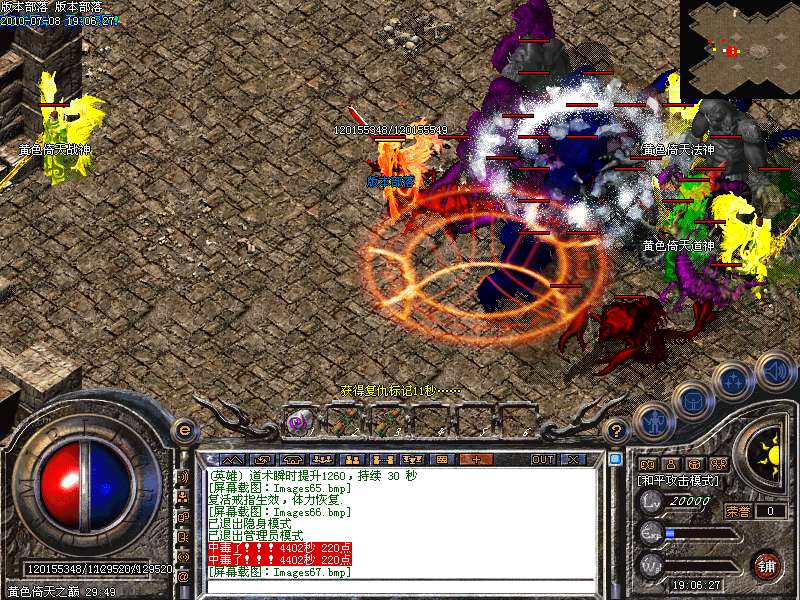Open help with the question mark button
Screen dimensions: 800x600
pos(618,431)
